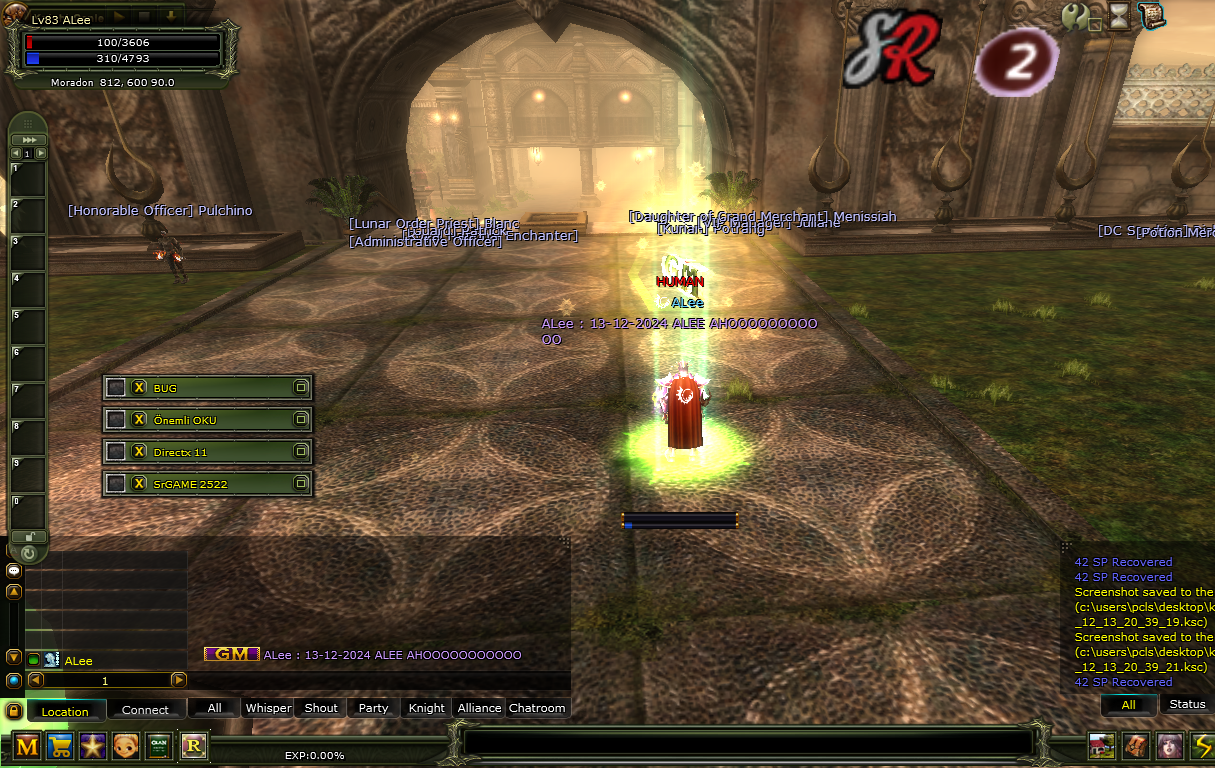1215x768 pixels.
Task: Click the gold star icon
Action: (93, 746)
